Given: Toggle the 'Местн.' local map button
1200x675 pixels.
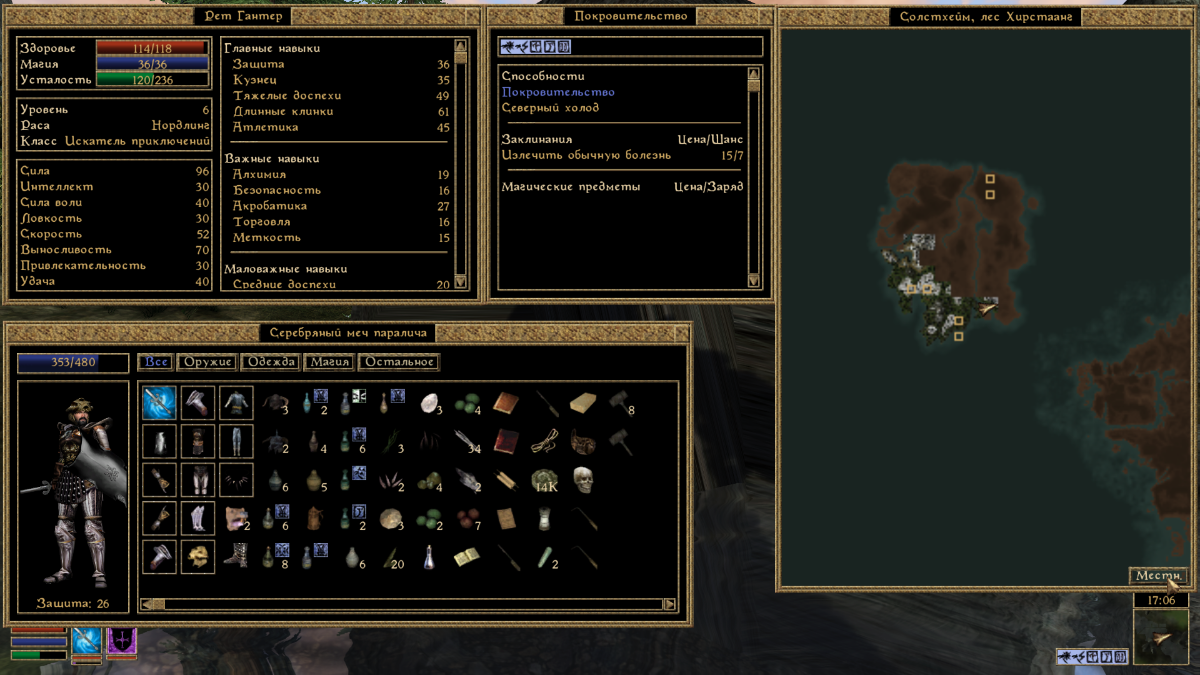Looking at the screenshot, I should 1157,575.
